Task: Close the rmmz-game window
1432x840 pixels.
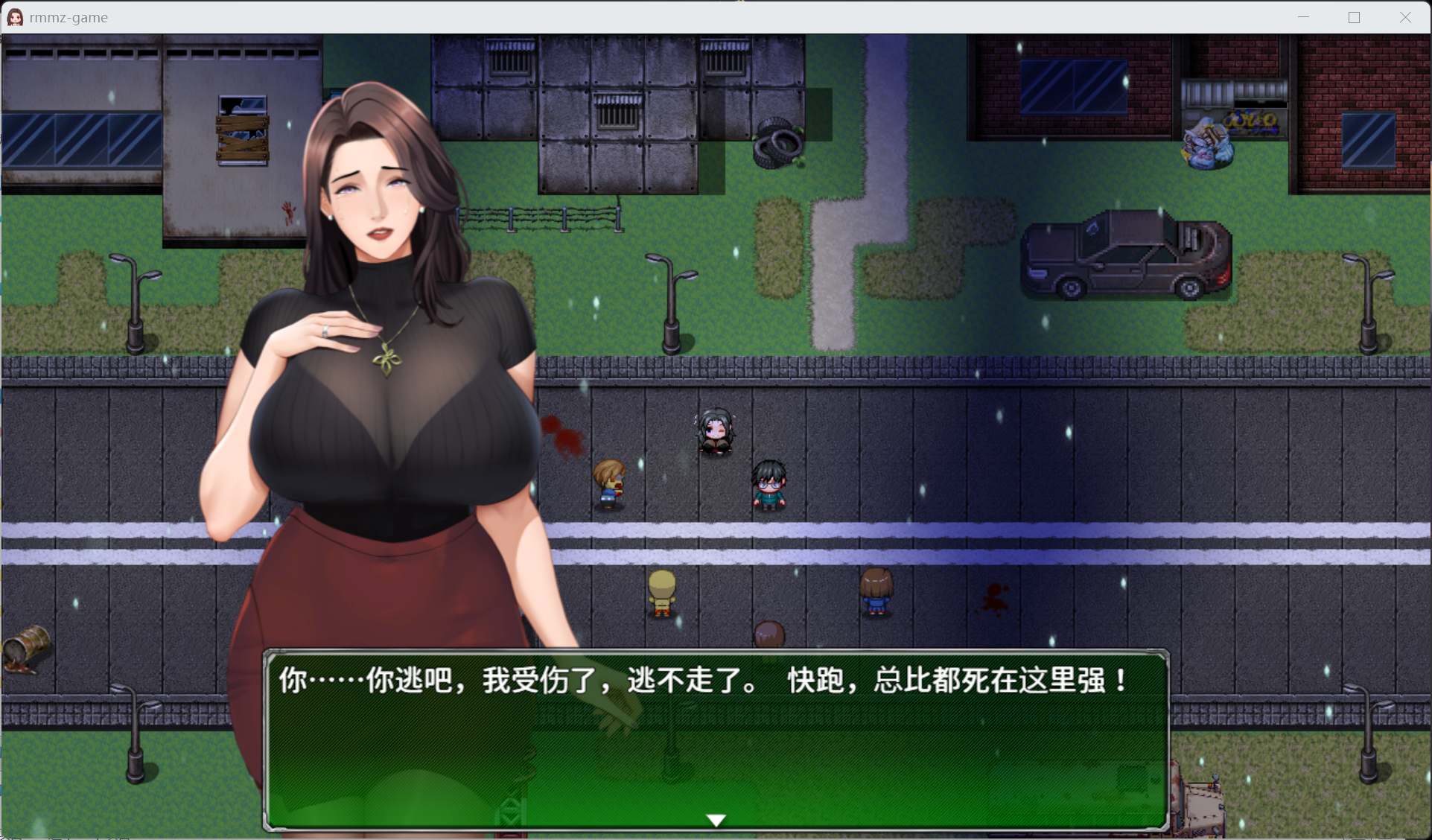Action: [x=1406, y=16]
